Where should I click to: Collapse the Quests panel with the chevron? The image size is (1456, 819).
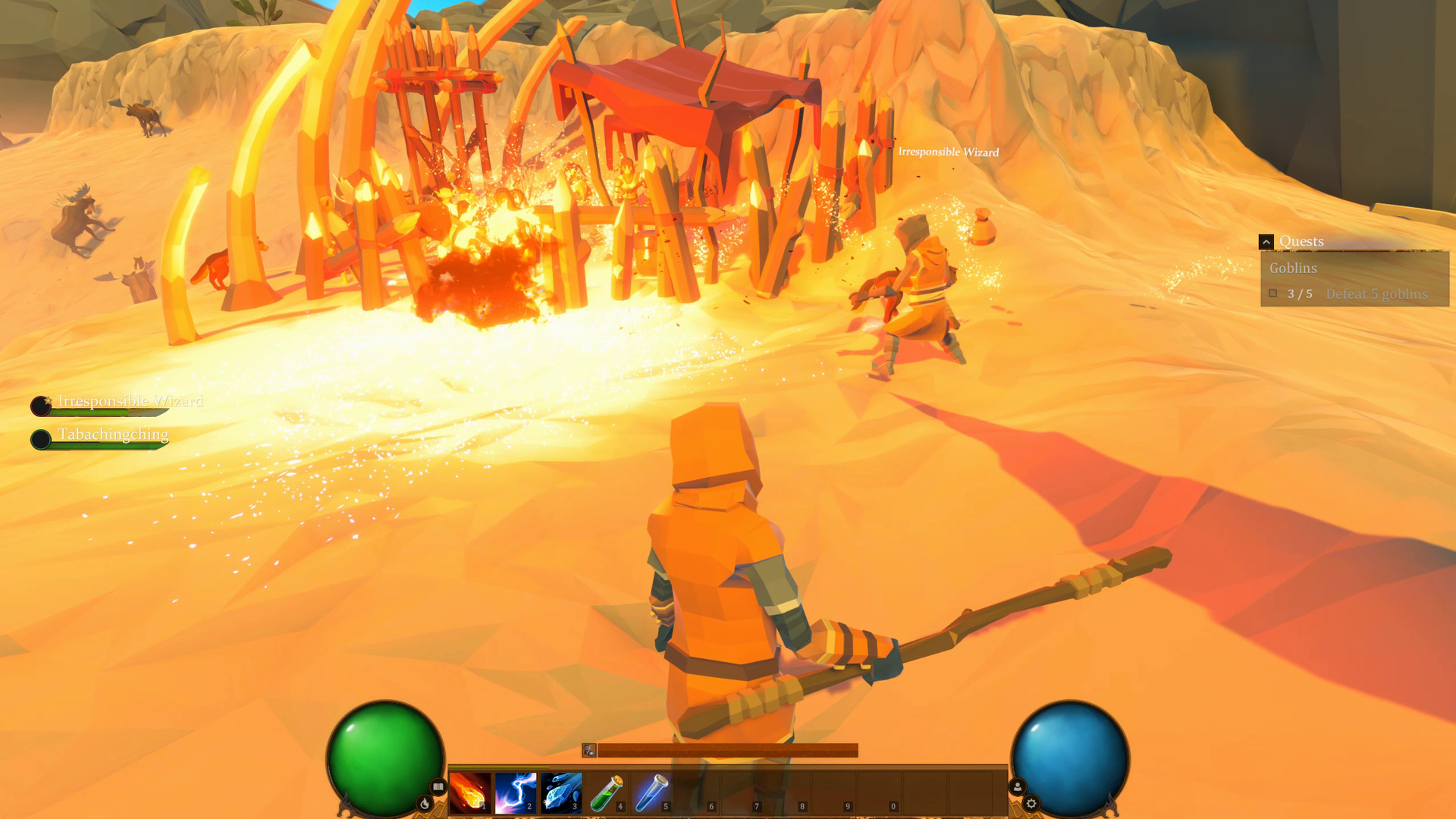[x=1266, y=241]
